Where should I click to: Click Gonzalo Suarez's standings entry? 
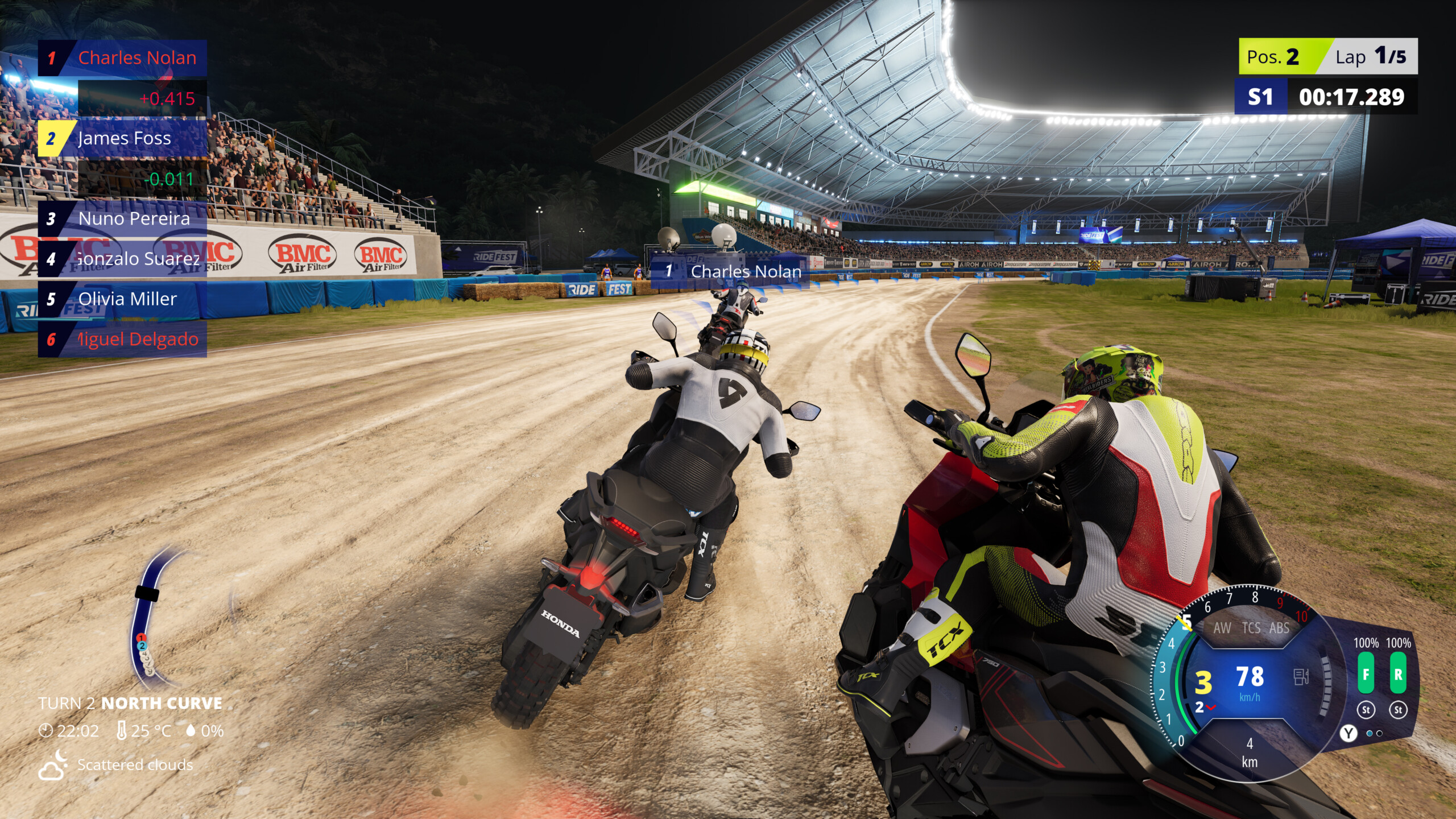pyautogui.click(x=122, y=259)
